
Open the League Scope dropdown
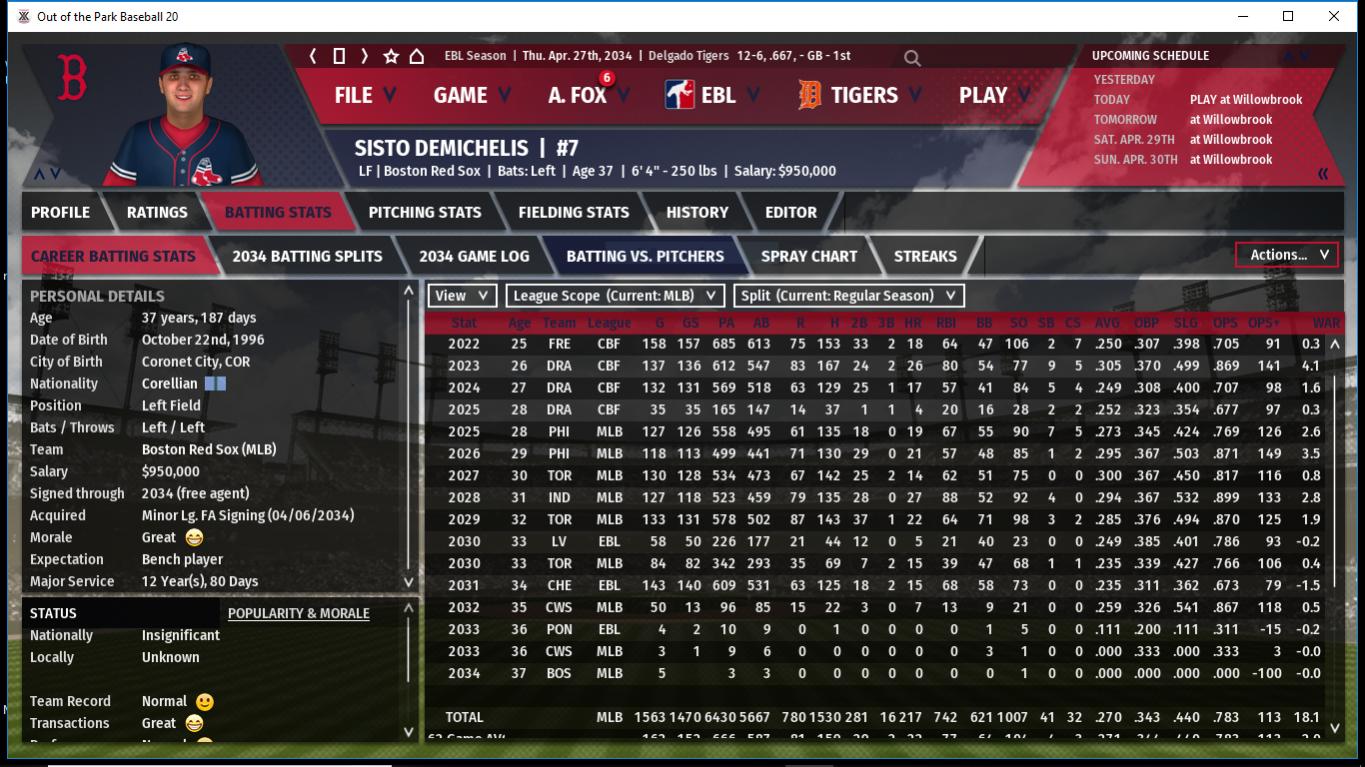615,296
